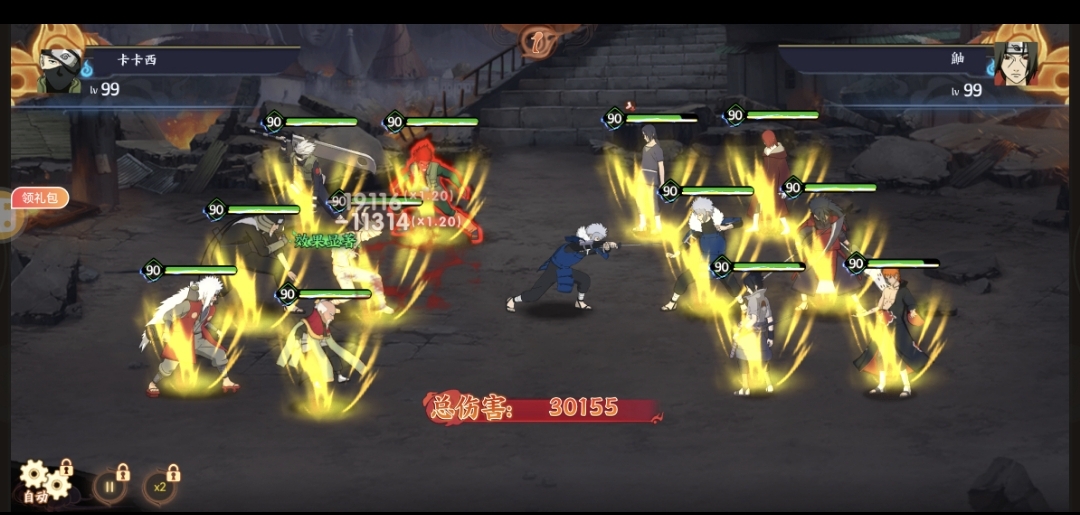
Task: Pause the battle with the pause button
Action: (x=109, y=488)
